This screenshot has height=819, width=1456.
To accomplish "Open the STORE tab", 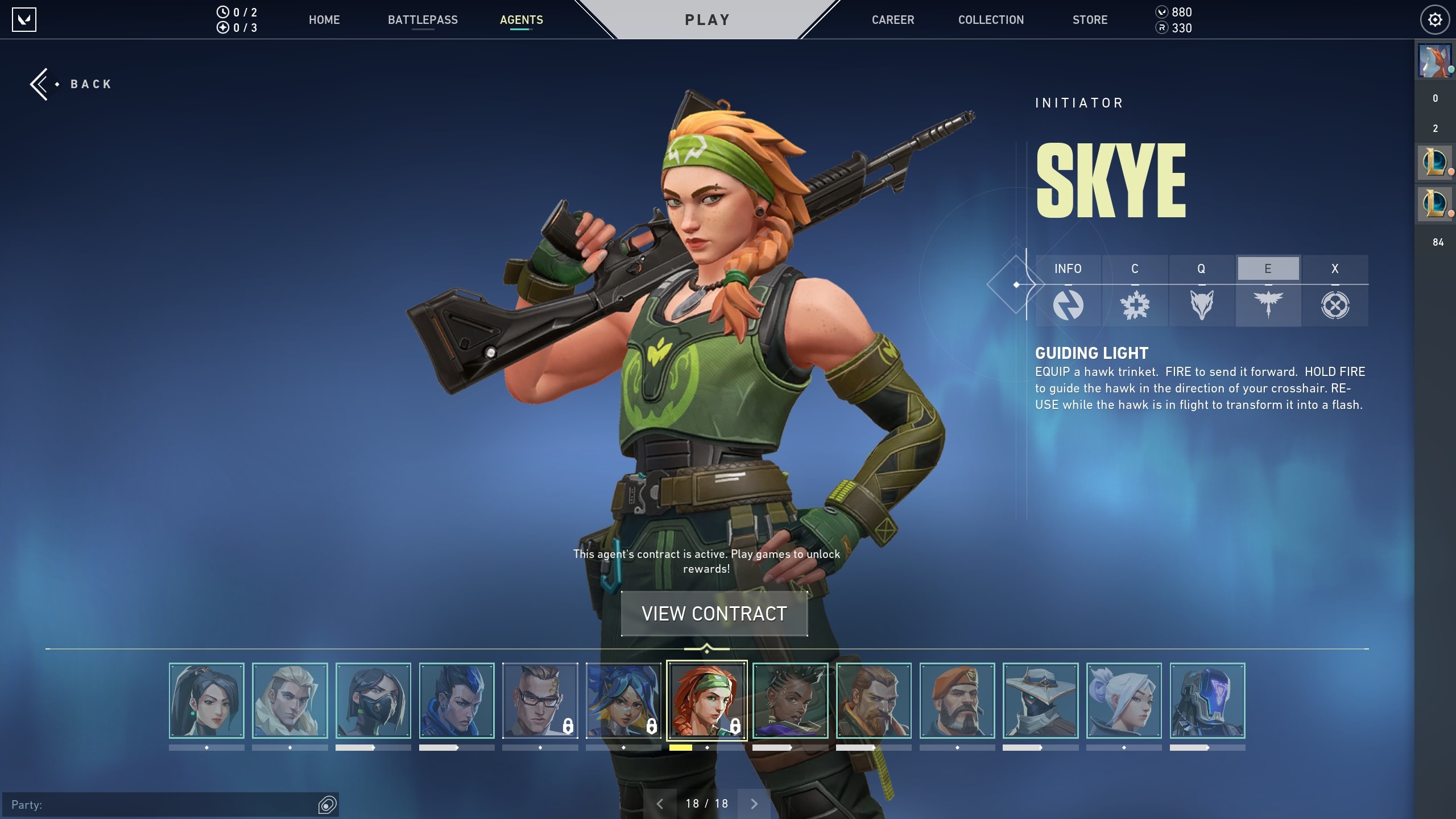I will click(1090, 20).
